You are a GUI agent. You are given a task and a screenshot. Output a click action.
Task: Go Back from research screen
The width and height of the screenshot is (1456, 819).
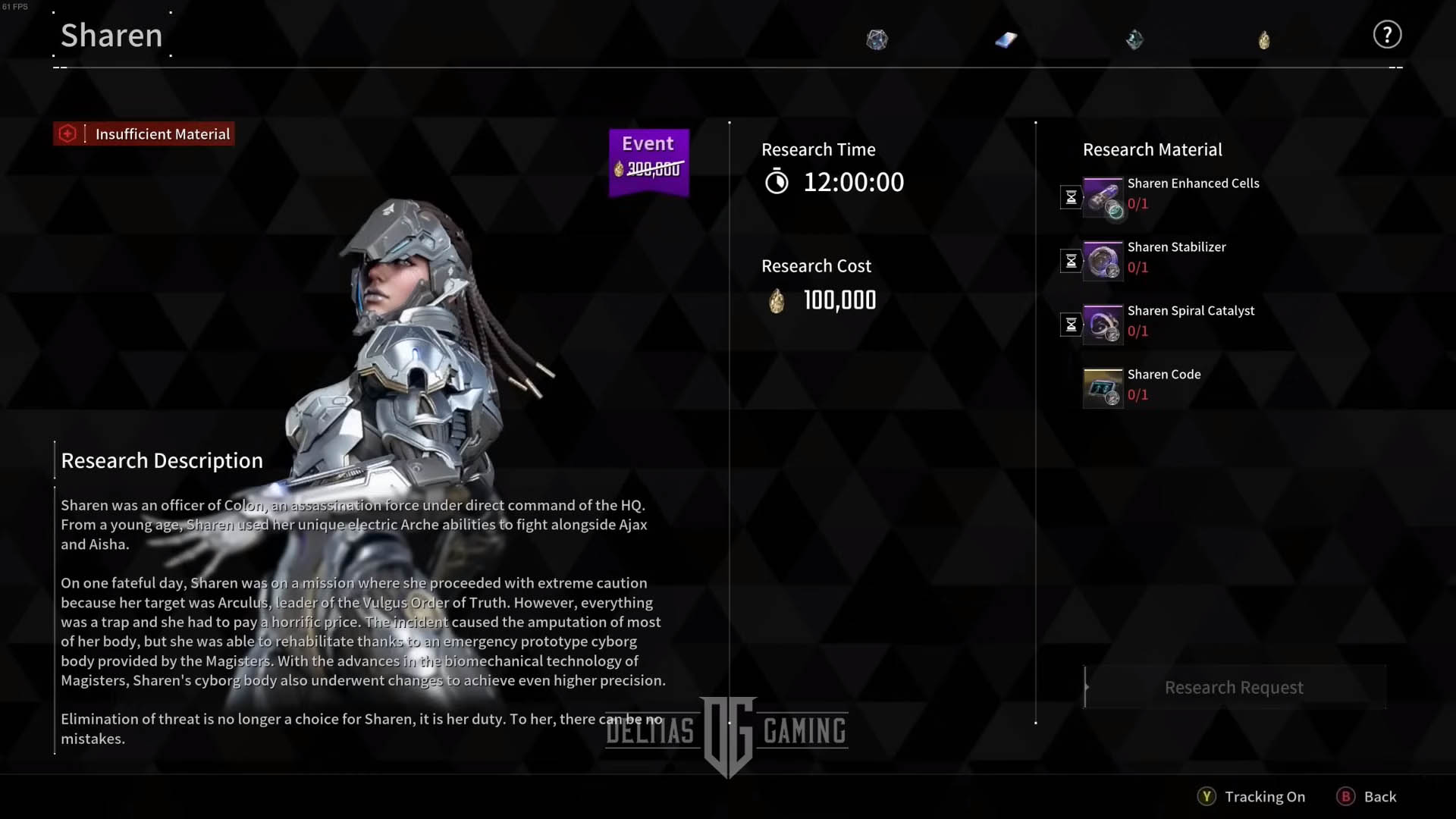tap(1367, 796)
